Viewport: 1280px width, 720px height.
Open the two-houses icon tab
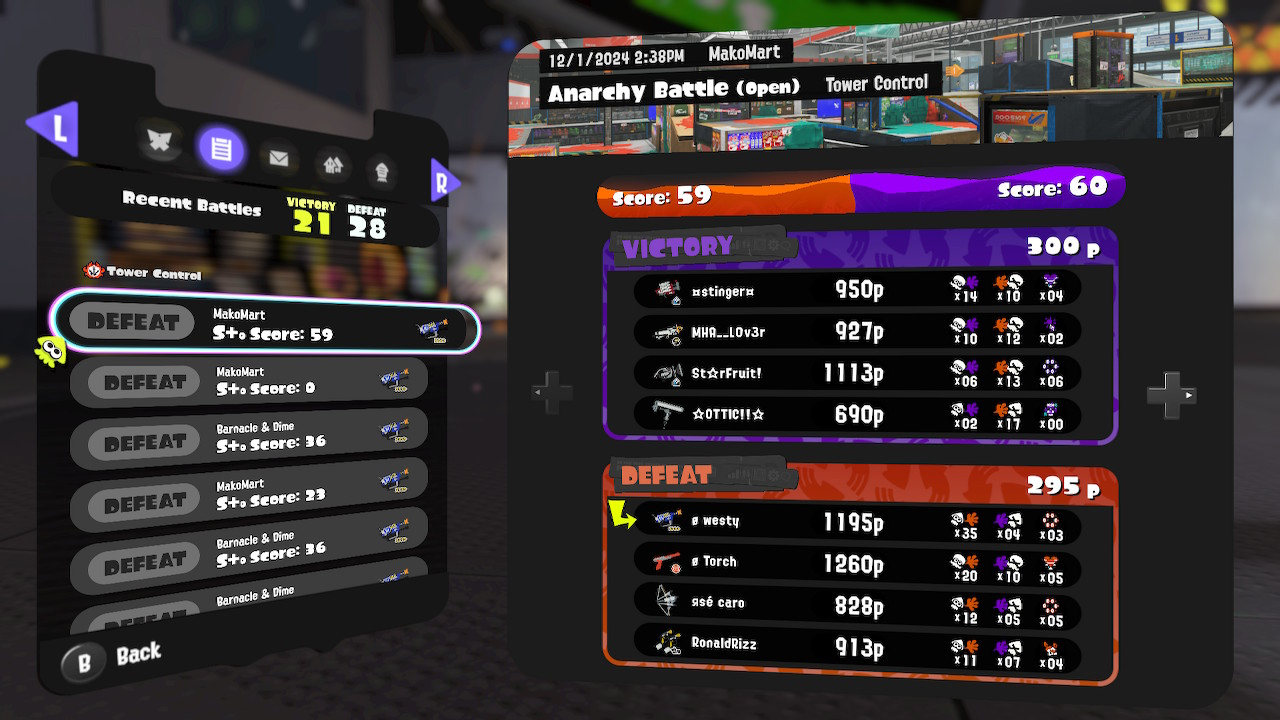tap(333, 164)
